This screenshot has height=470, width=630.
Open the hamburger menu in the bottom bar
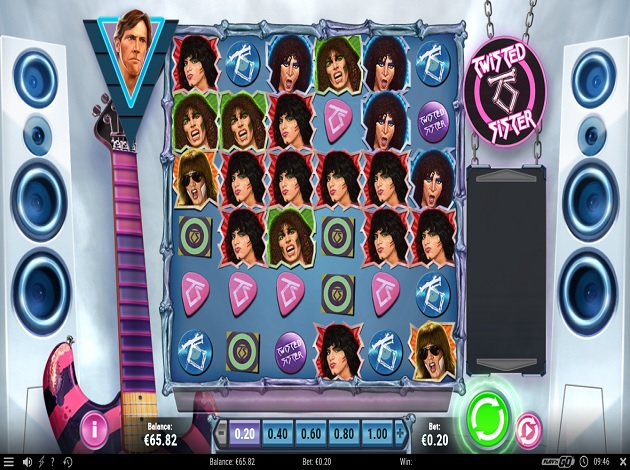click(x=9, y=462)
